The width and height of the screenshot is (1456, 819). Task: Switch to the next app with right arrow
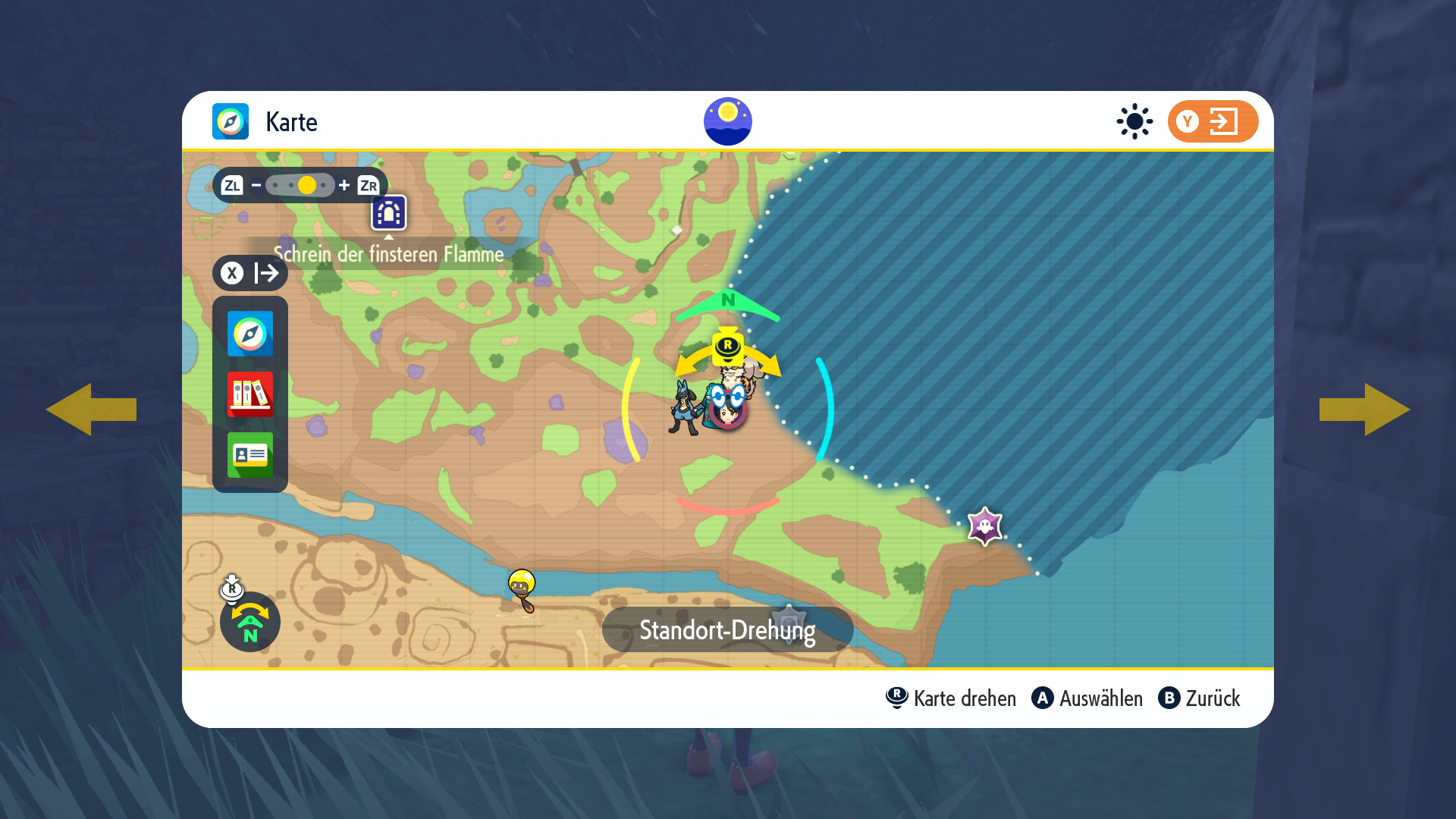point(1364,409)
